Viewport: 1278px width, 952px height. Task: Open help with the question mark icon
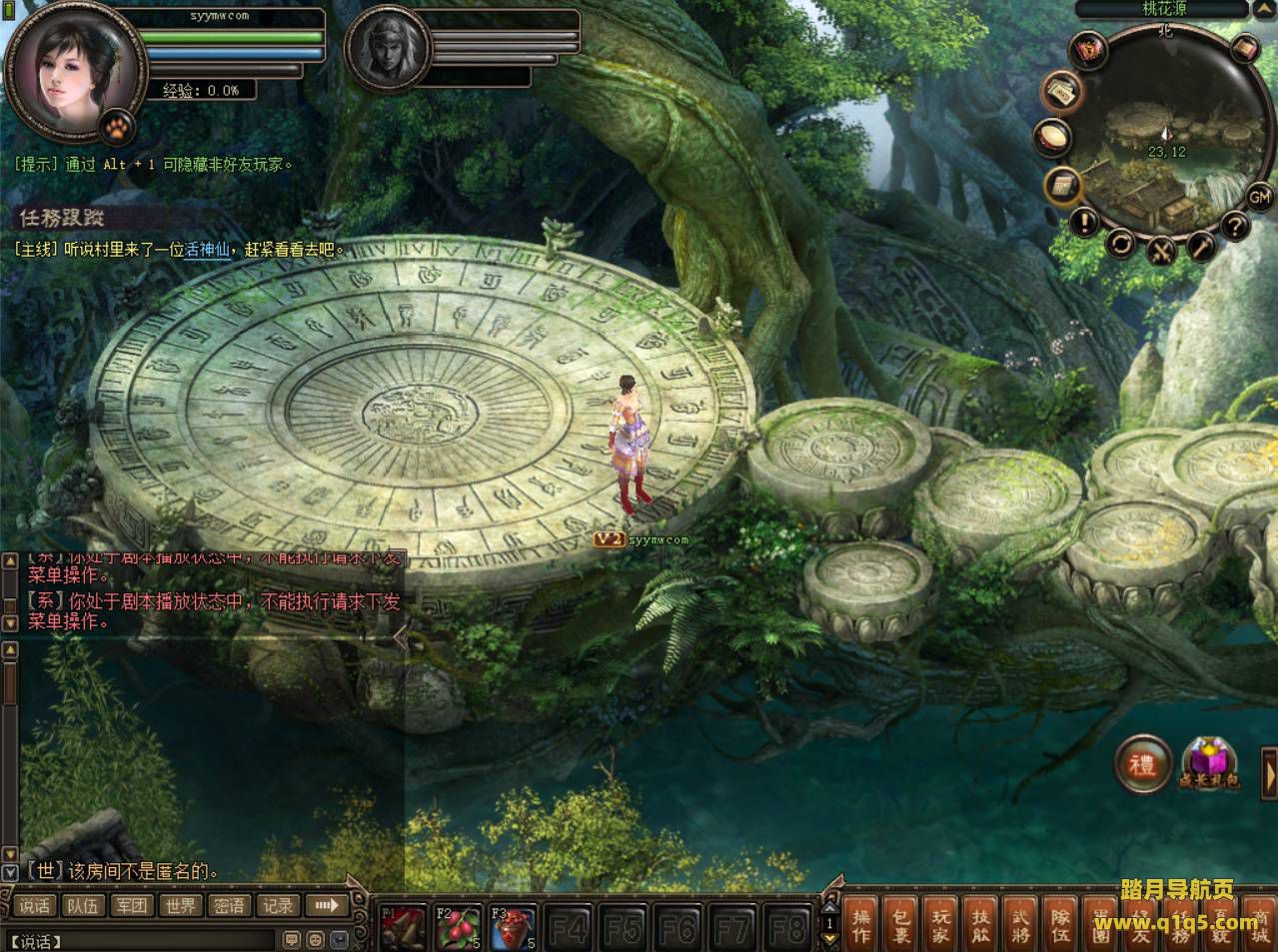(1235, 227)
